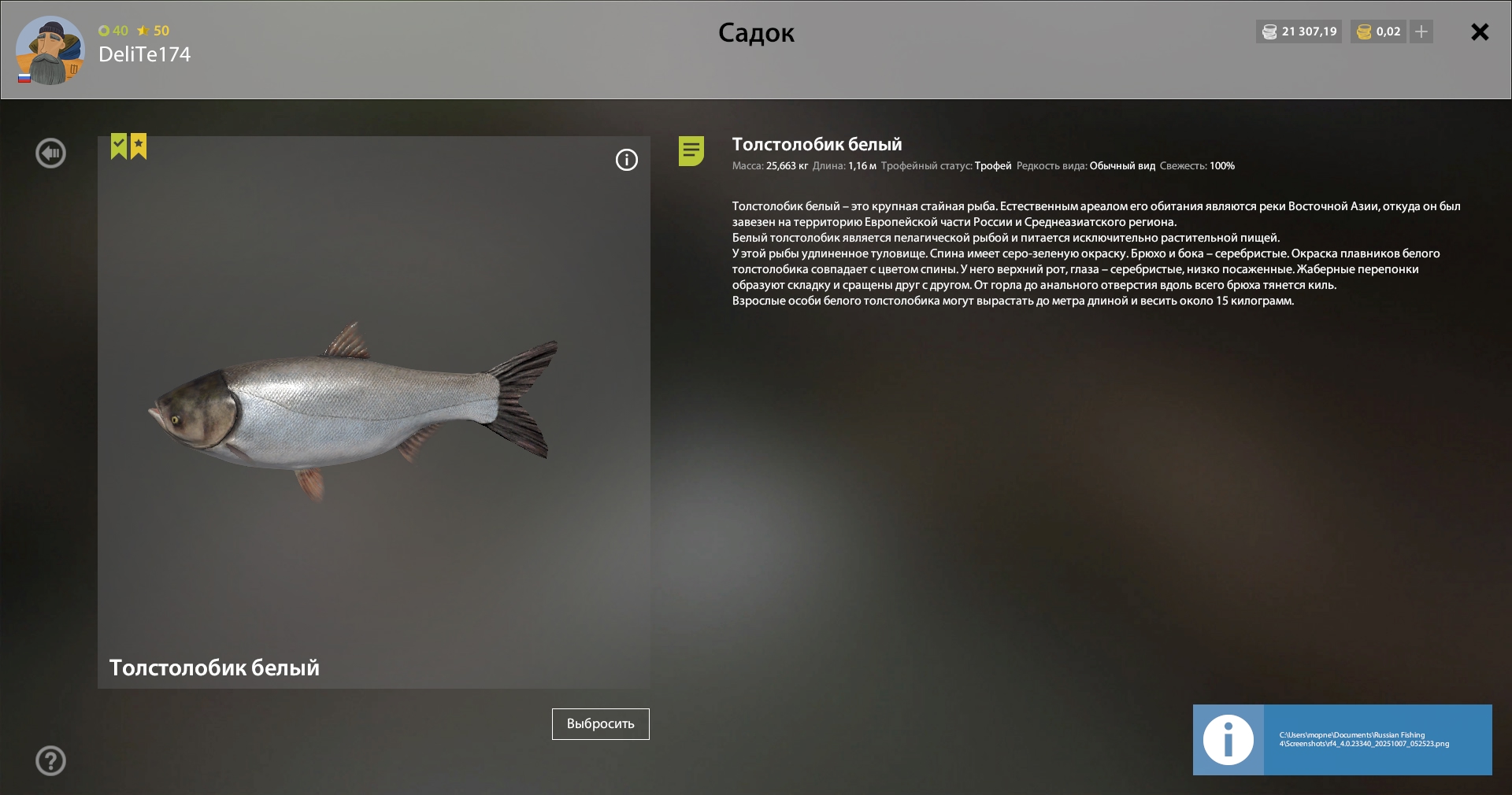Open the DeliTe174 player avatar
The width and height of the screenshot is (1512, 795).
point(50,51)
